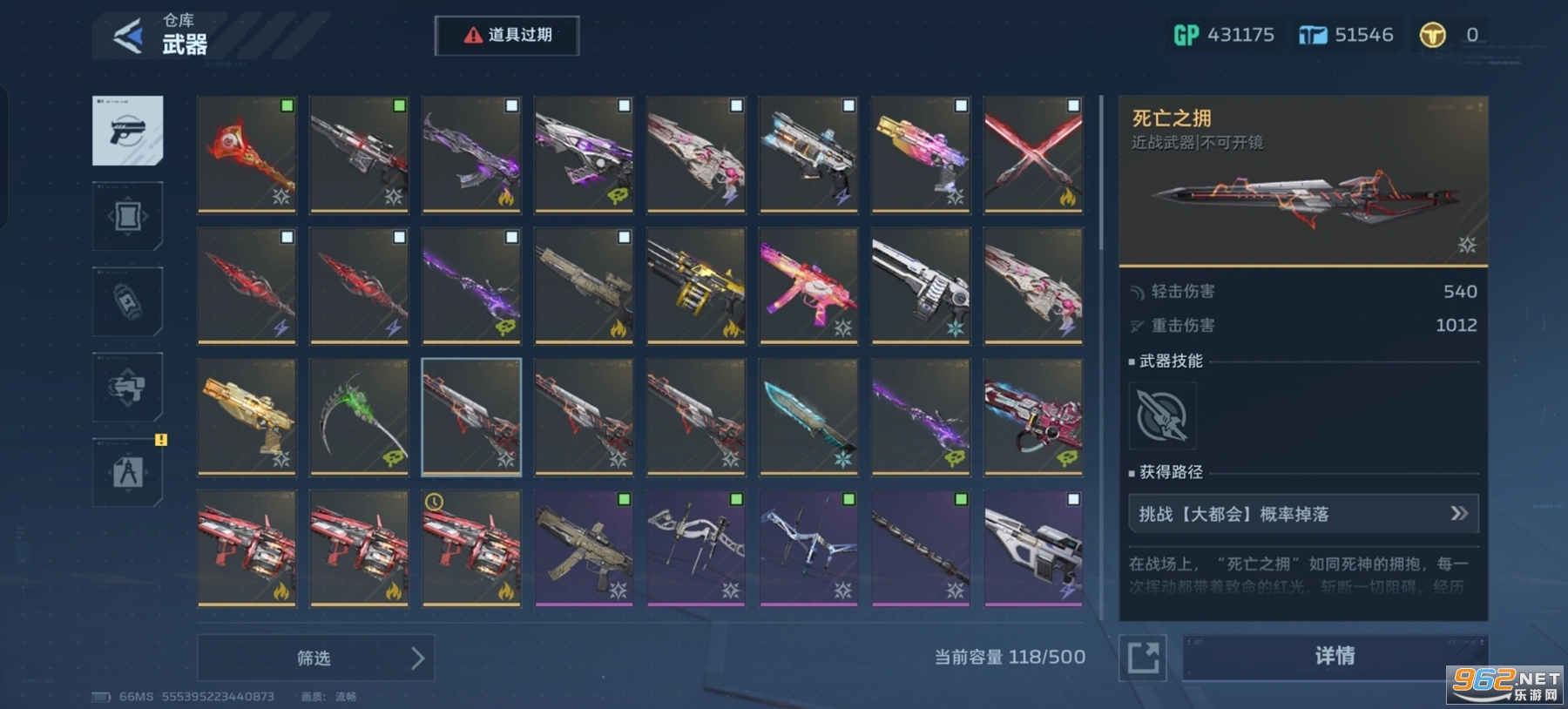Image resolution: width=1568 pixels, height=709 pixels.
Task: Open the 详情 details button
Action: (1335, 656)
